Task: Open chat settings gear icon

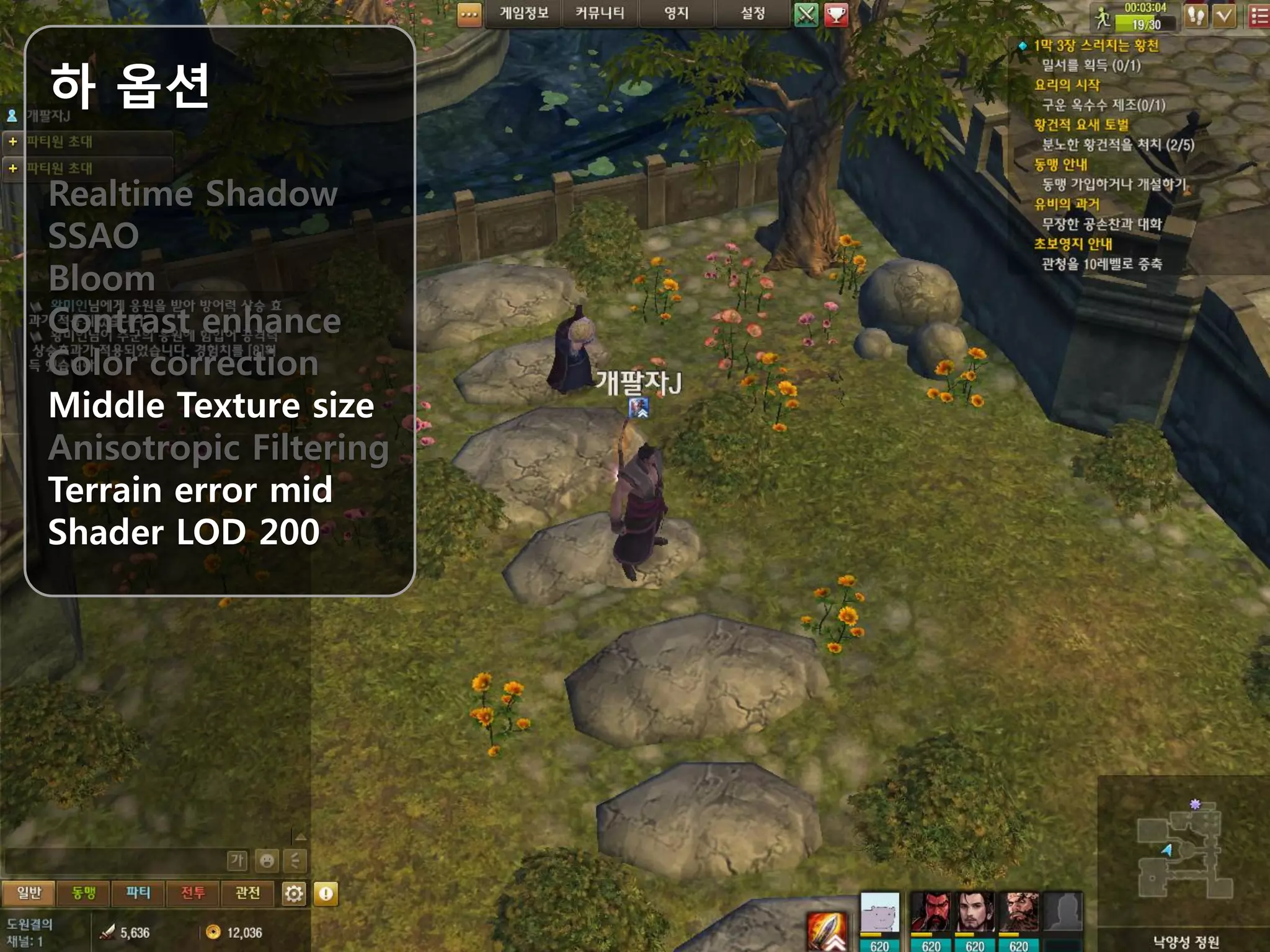Action: pyautogui.click(x=294, y=894)
